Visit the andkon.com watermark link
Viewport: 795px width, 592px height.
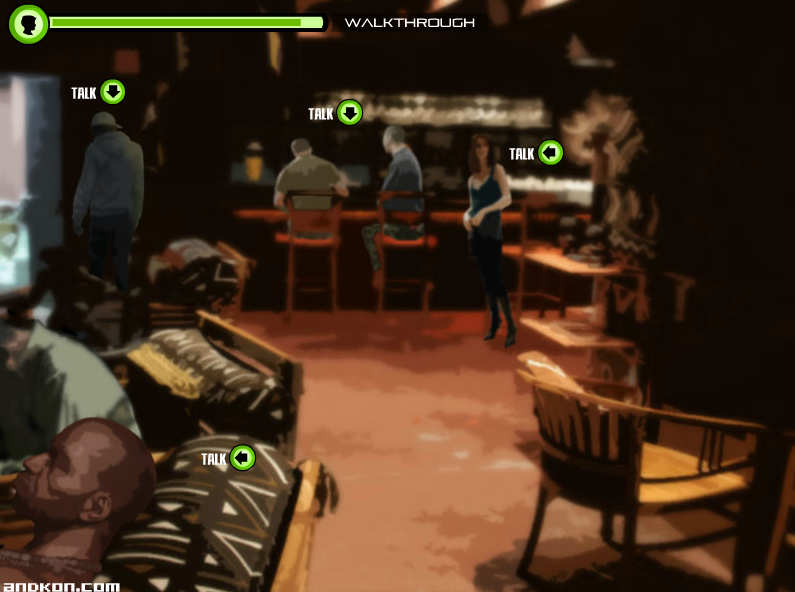tap(61, 586)
